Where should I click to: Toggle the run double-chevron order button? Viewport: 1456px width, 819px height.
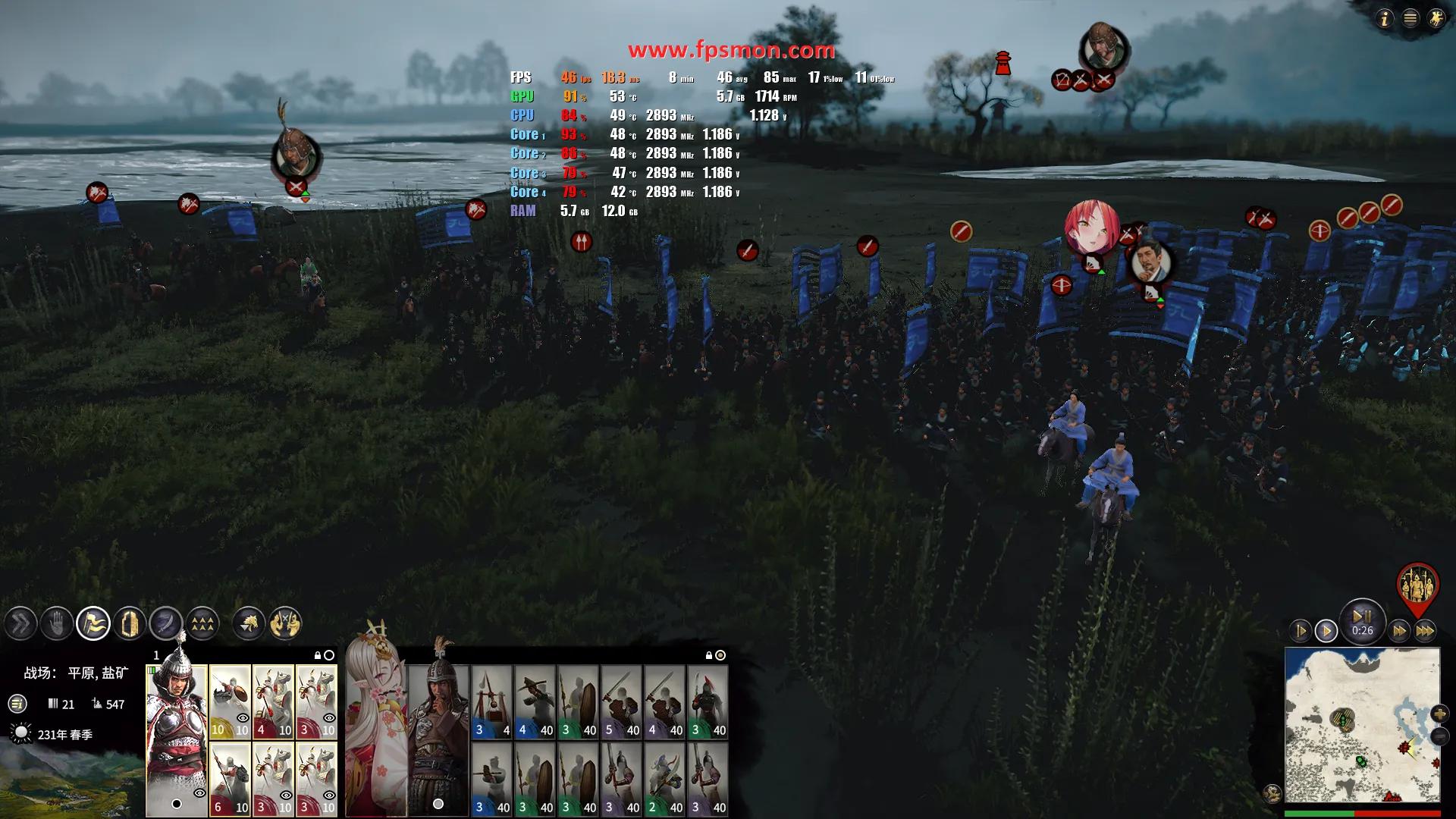[x=20, y=624]
